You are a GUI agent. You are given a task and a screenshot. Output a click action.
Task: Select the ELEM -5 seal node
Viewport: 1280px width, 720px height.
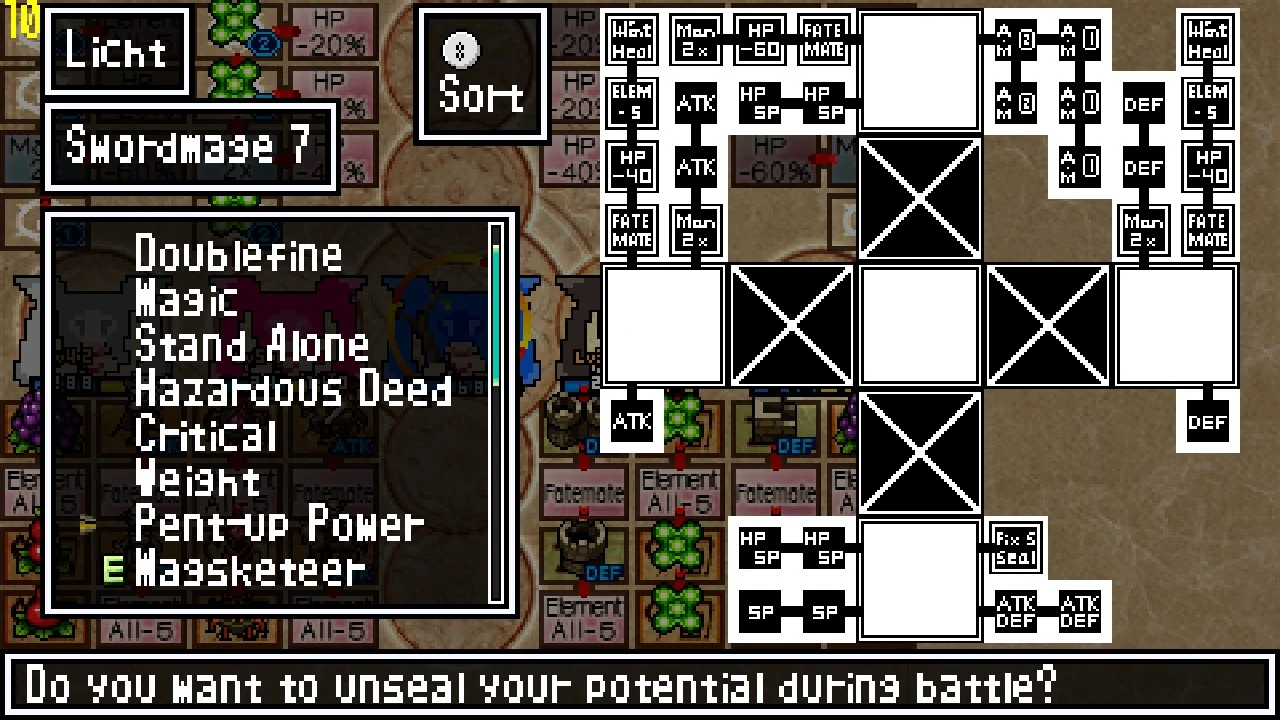[631, 103]
